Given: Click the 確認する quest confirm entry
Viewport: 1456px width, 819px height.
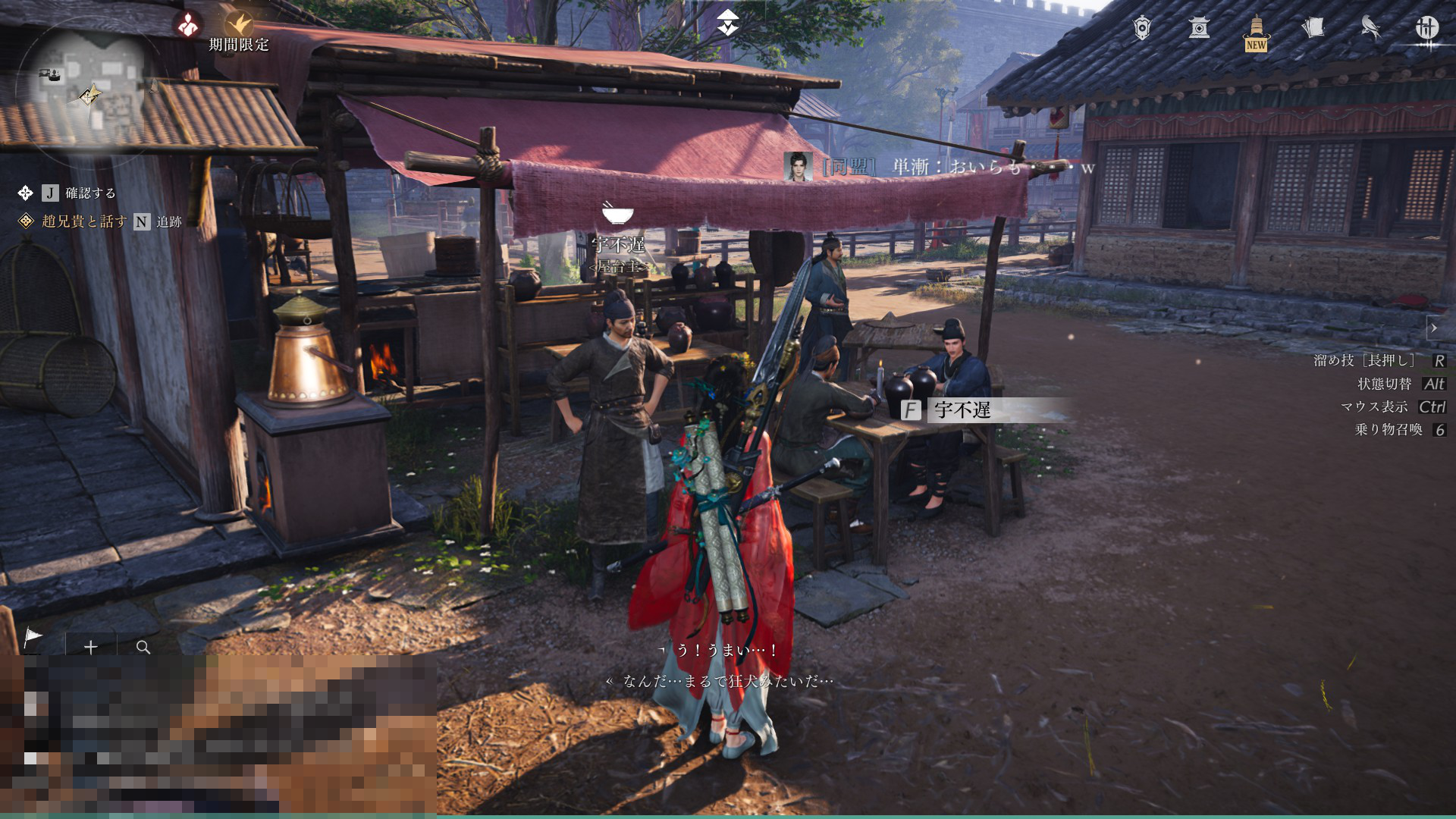Looking at the screenshot, I should (89, 193).
